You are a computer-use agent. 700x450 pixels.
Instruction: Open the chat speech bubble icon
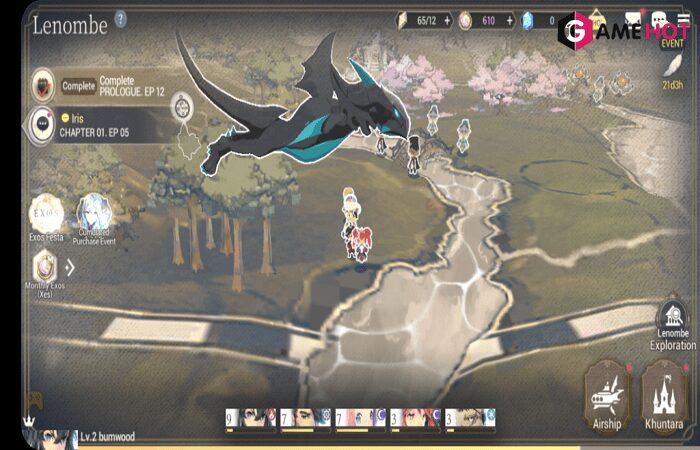click(x=658, y=19)
